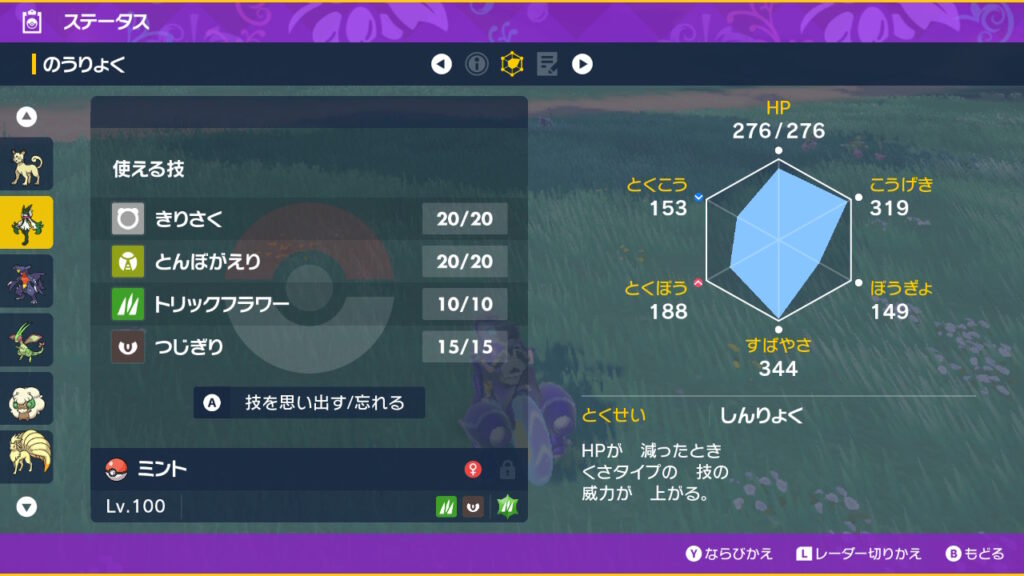Choose the highlighted Meowscarada party slot
Viewport: 1024px width, 576px height.
(26, 223)
